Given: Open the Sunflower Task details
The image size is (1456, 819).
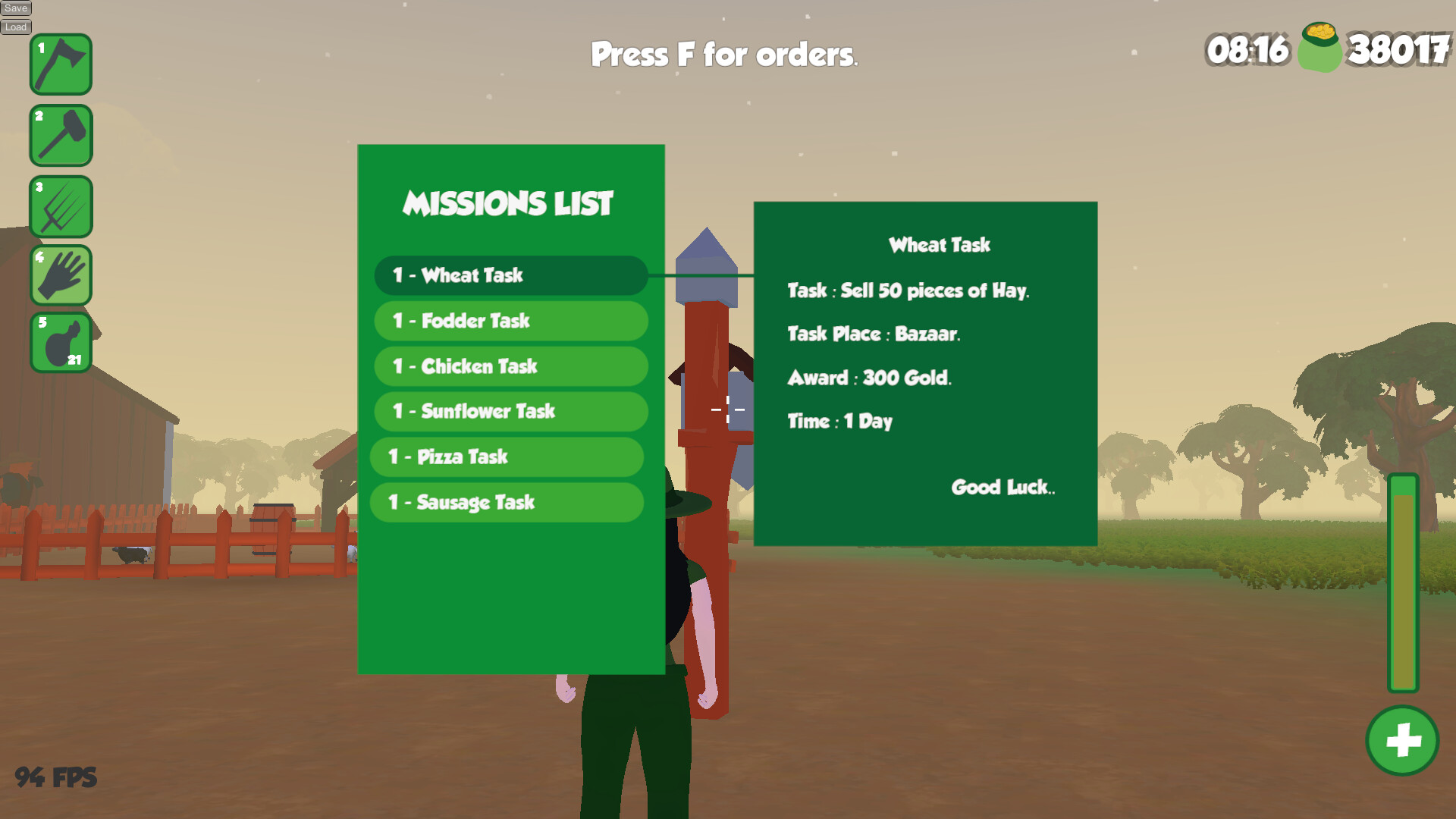Looking at the screenshot, I should click(x=510, y=411).
